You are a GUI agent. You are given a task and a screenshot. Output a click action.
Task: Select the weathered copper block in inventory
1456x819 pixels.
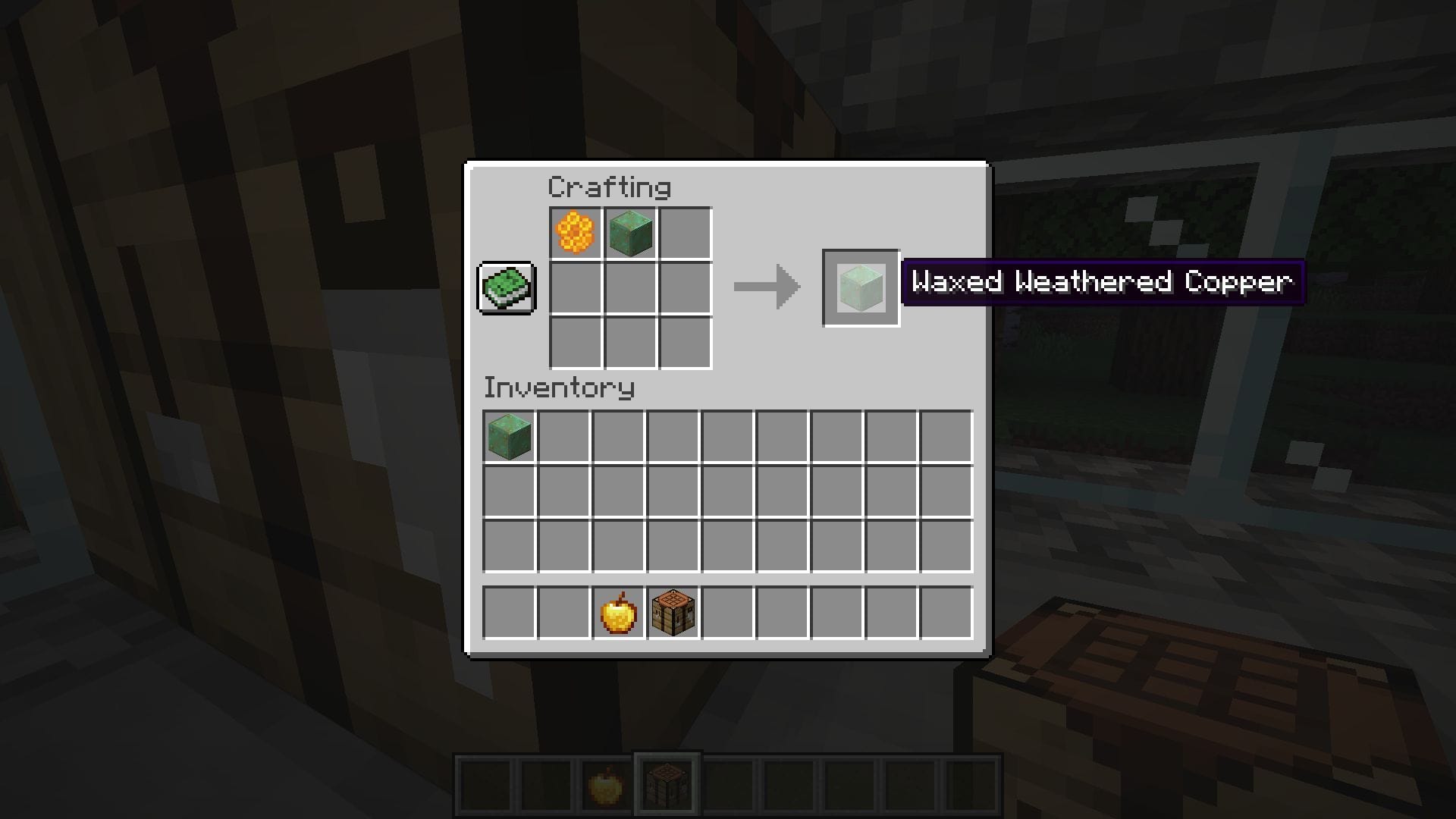coord(508,438)
